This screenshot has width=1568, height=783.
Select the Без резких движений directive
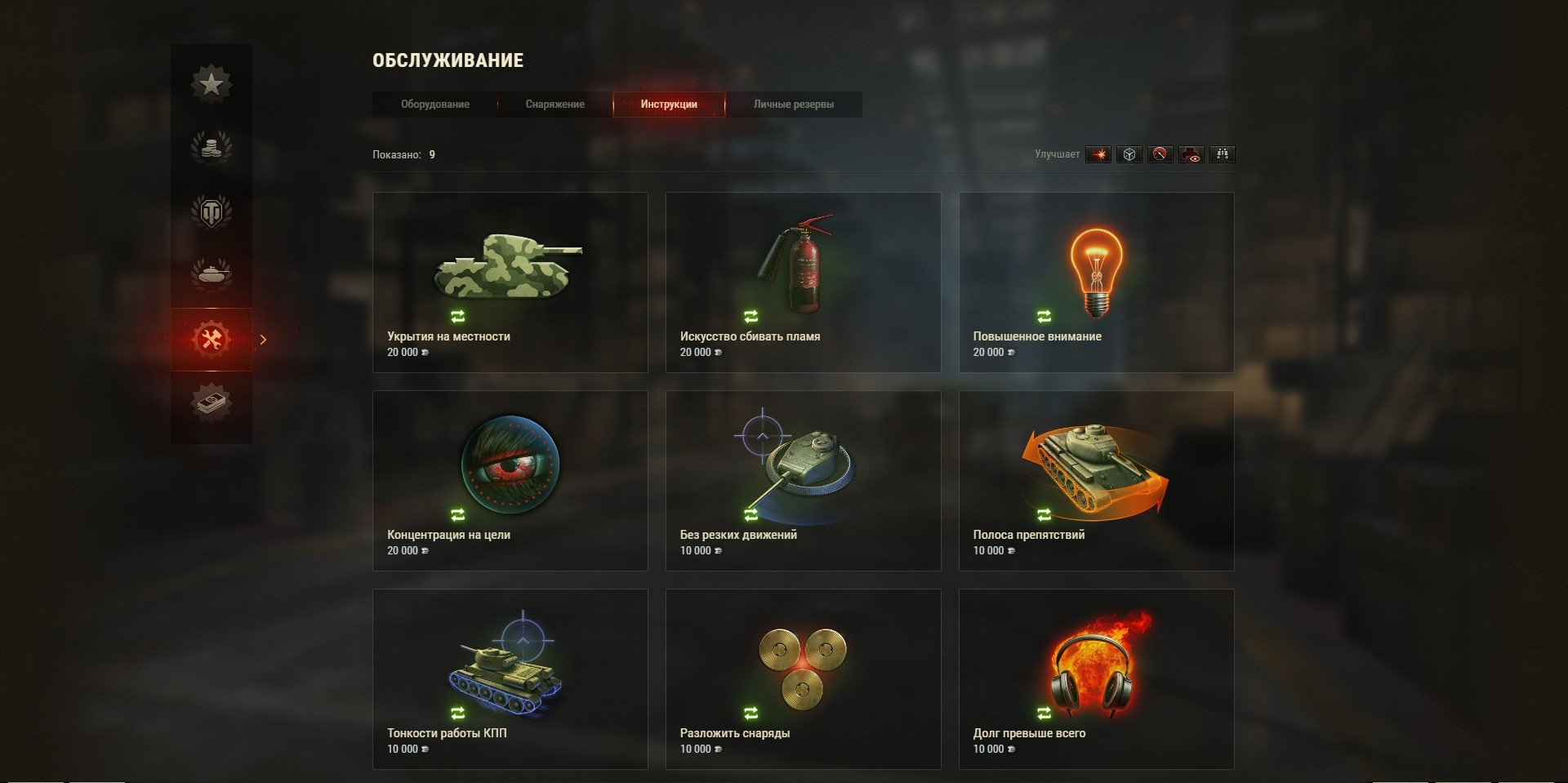803,481
